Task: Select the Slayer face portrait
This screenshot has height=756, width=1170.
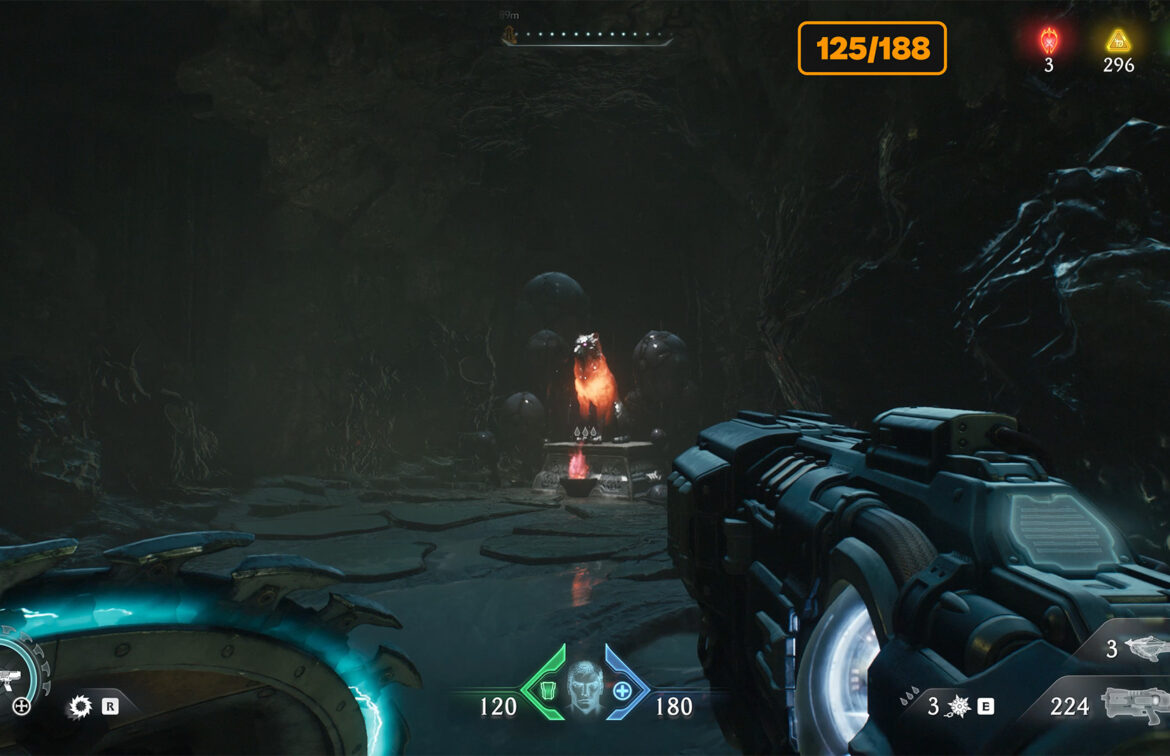Action: click(585, 688)
